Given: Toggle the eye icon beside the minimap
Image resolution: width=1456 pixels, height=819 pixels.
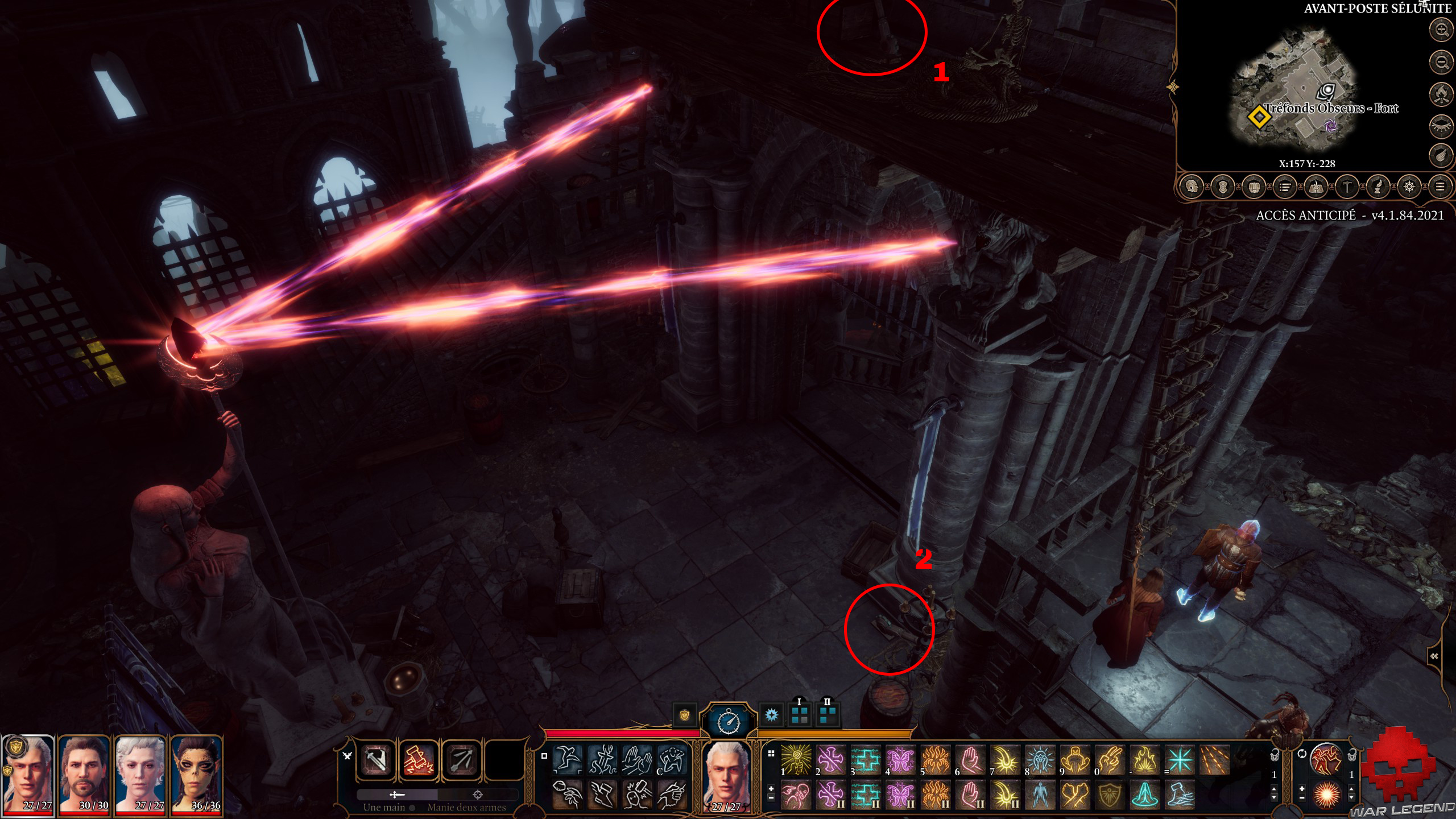Looking at the screenshot, I should 1441,125.
